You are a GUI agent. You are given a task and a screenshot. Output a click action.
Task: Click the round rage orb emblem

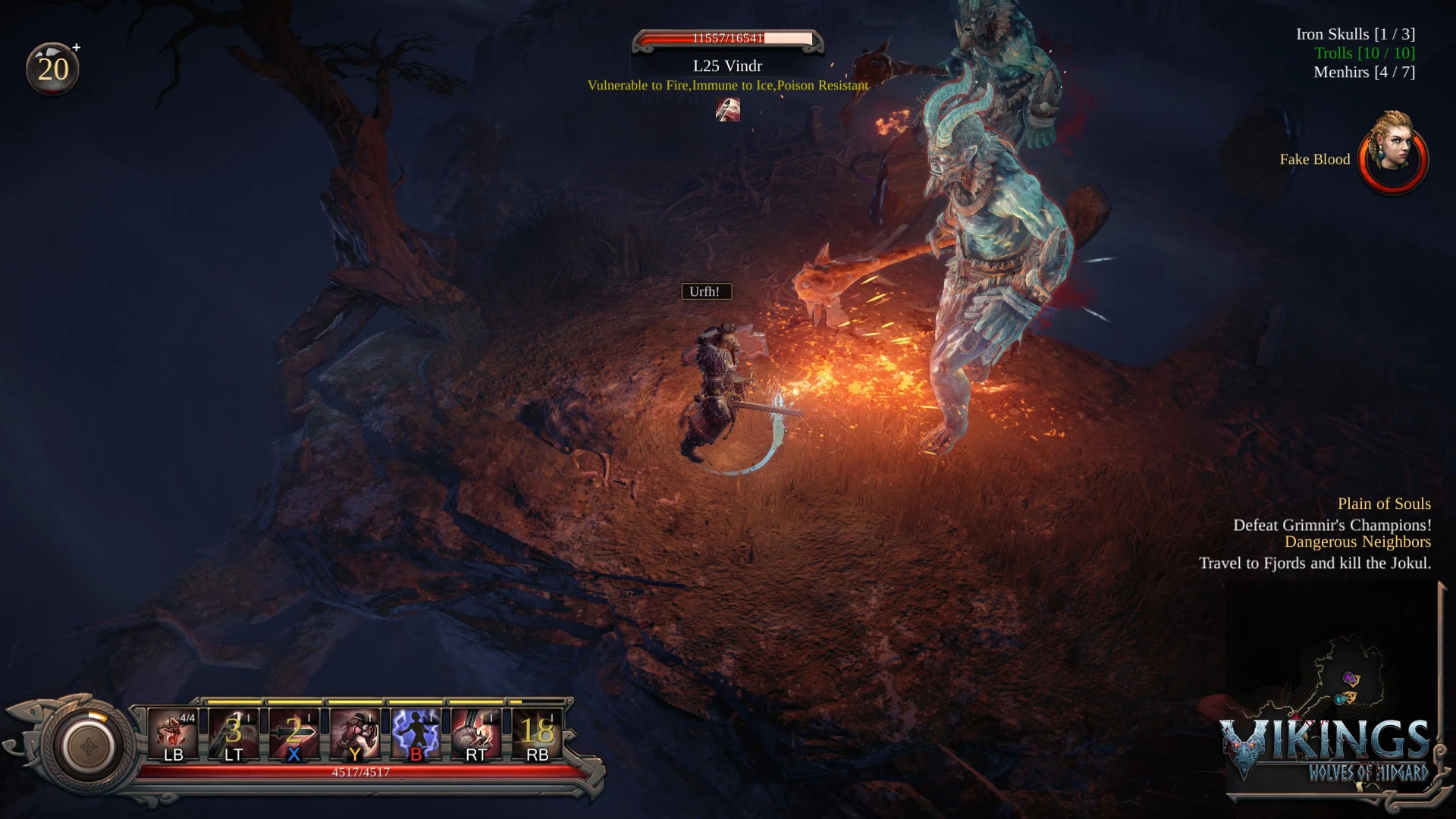[x=89, y=746]
